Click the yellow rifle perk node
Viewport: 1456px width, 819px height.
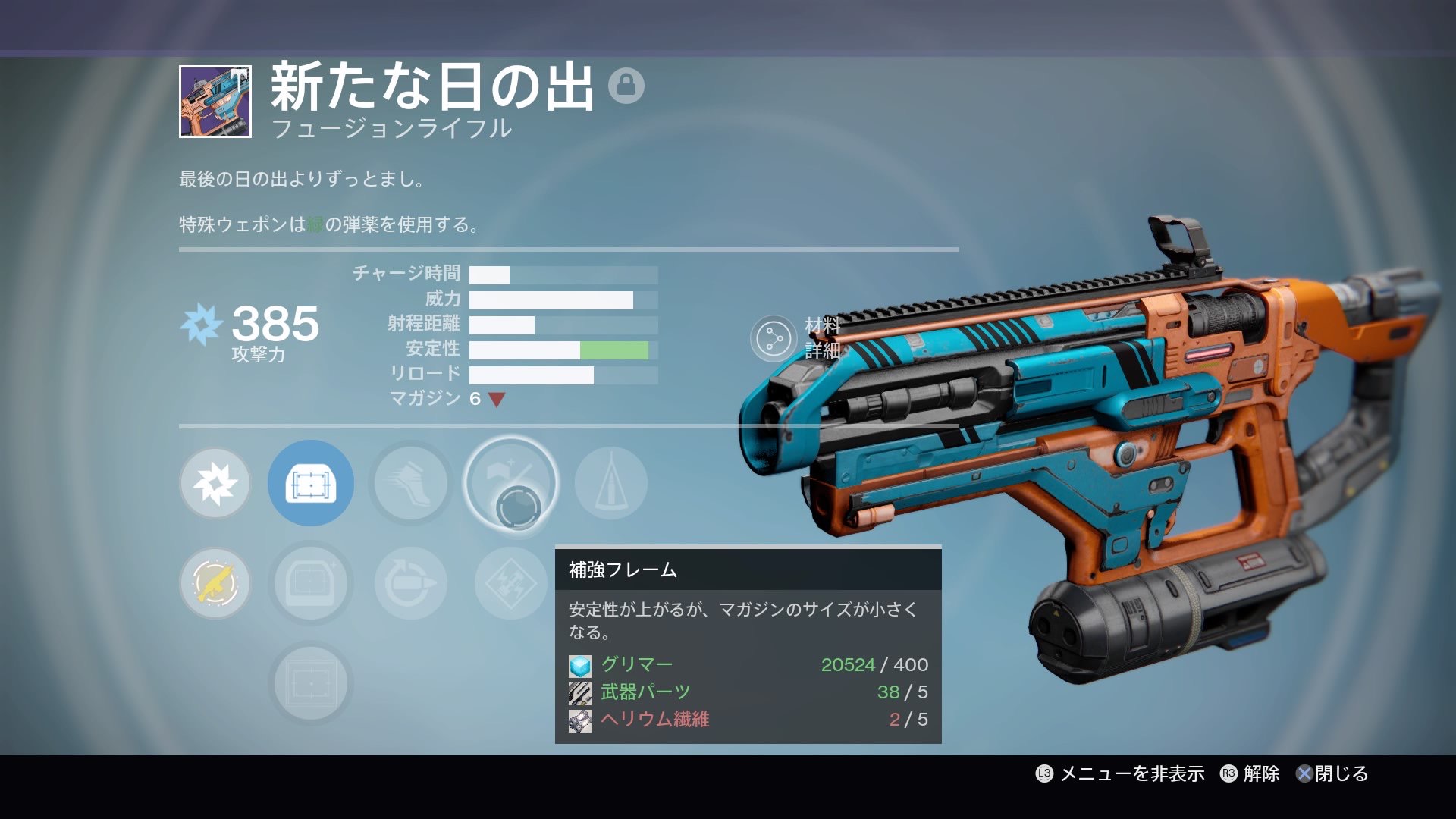pyautogui.click(x=215, y=583)
